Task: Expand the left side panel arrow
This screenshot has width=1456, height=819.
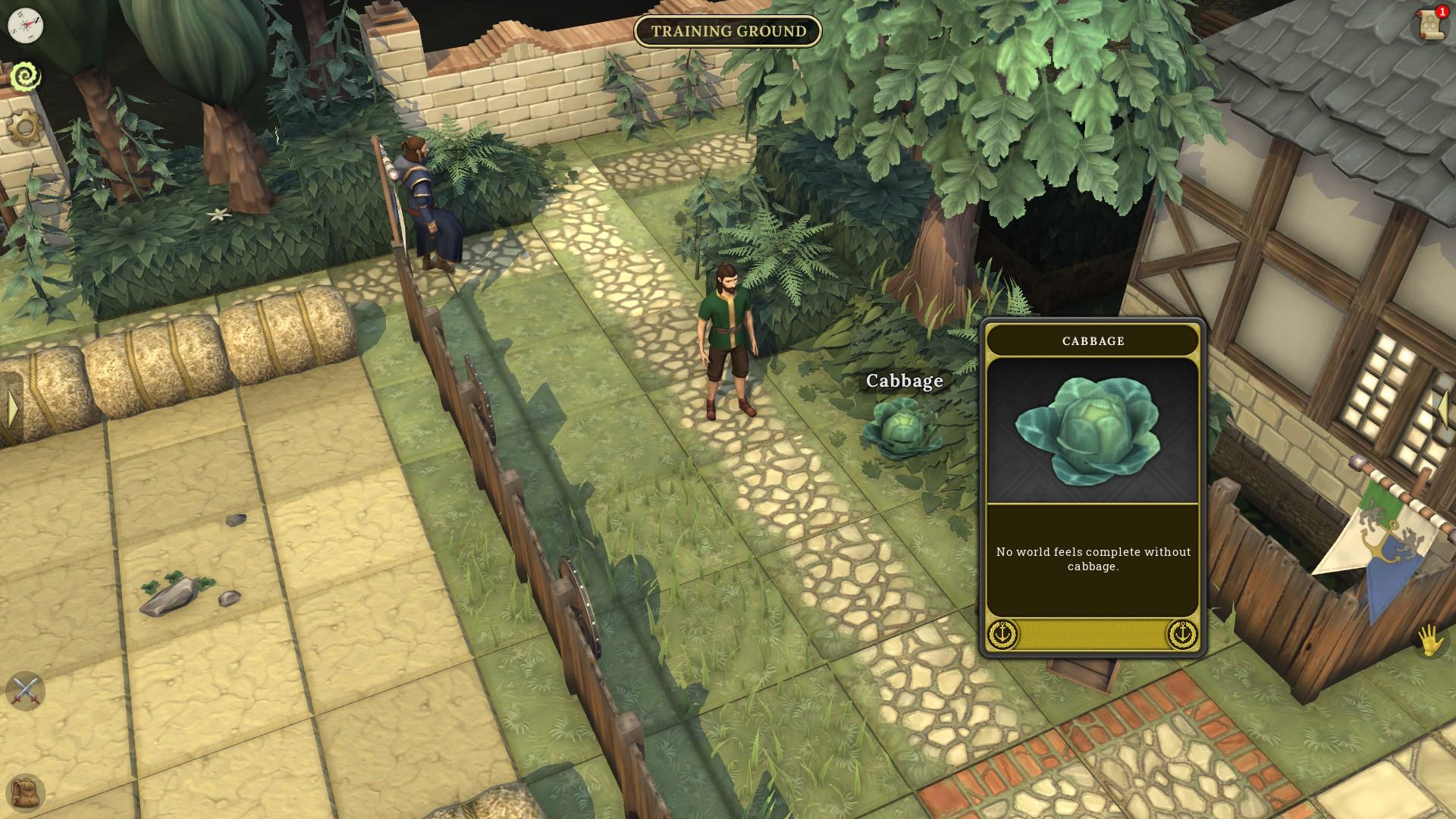Action: pos(12,410)
